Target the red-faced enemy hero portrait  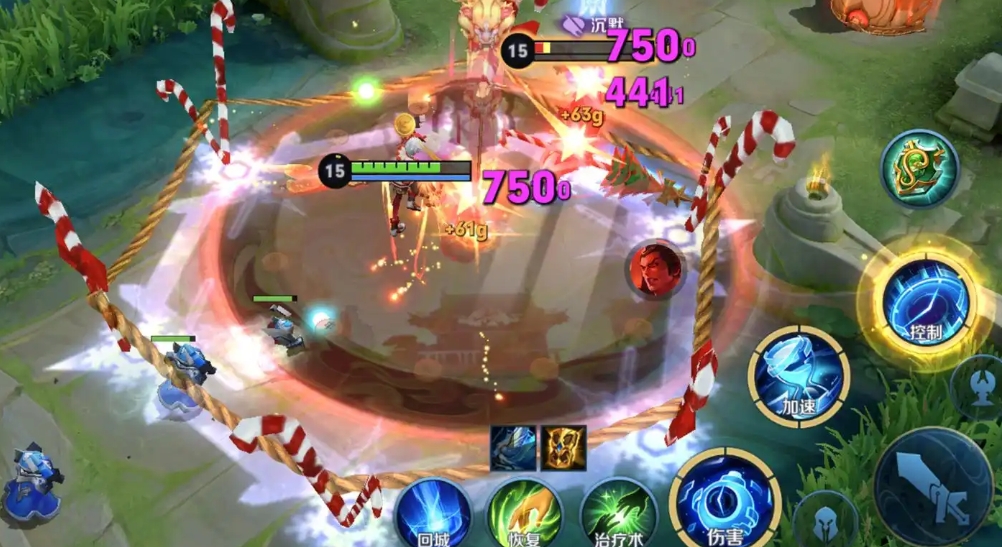click(655, 270)
